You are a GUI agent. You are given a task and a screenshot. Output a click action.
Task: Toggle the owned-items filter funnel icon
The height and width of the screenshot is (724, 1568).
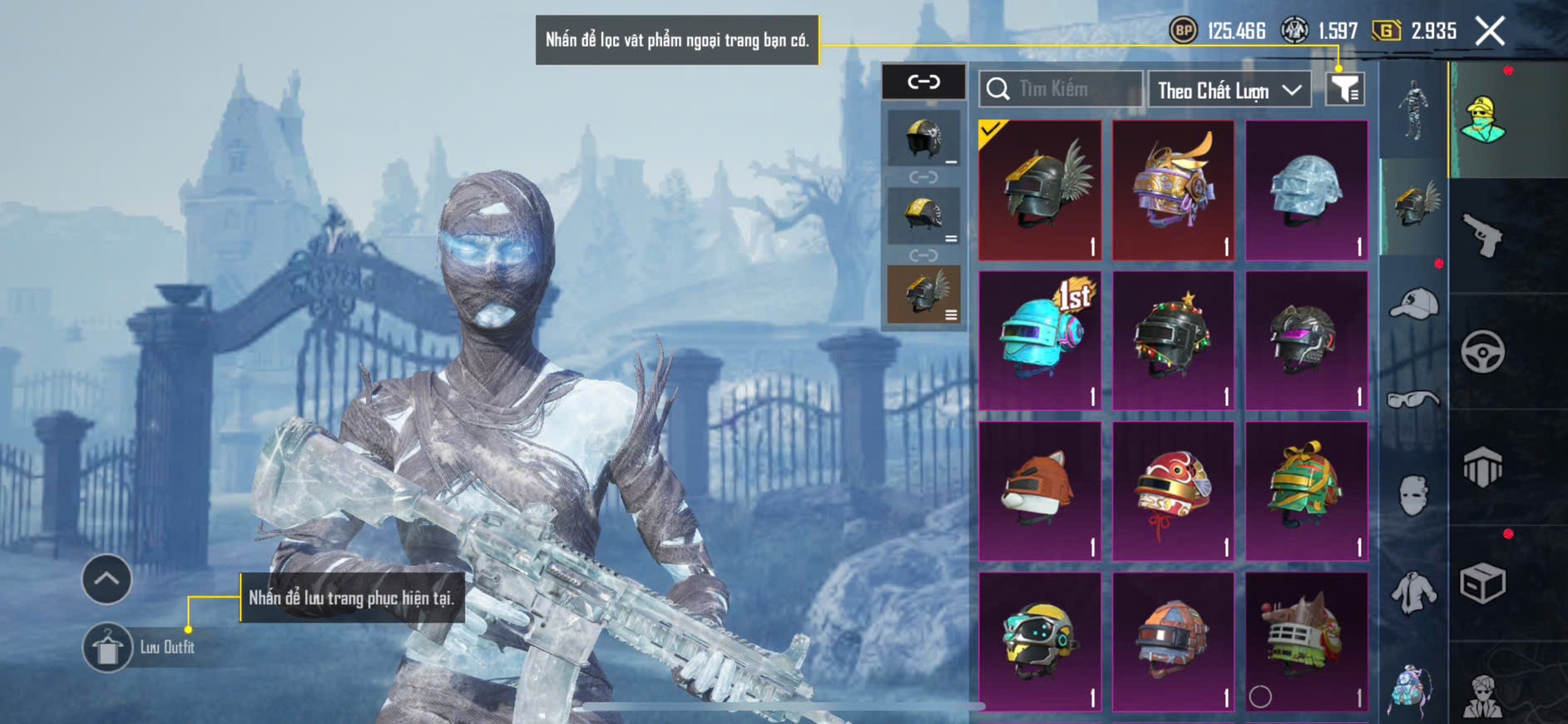[x=1344, y=88]
